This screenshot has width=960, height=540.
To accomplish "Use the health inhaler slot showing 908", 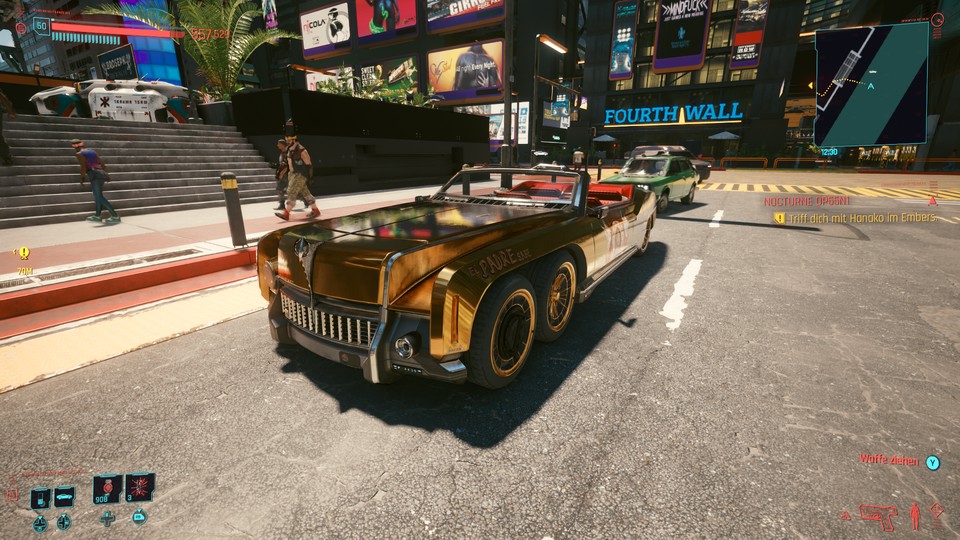I will coord(107,489).
